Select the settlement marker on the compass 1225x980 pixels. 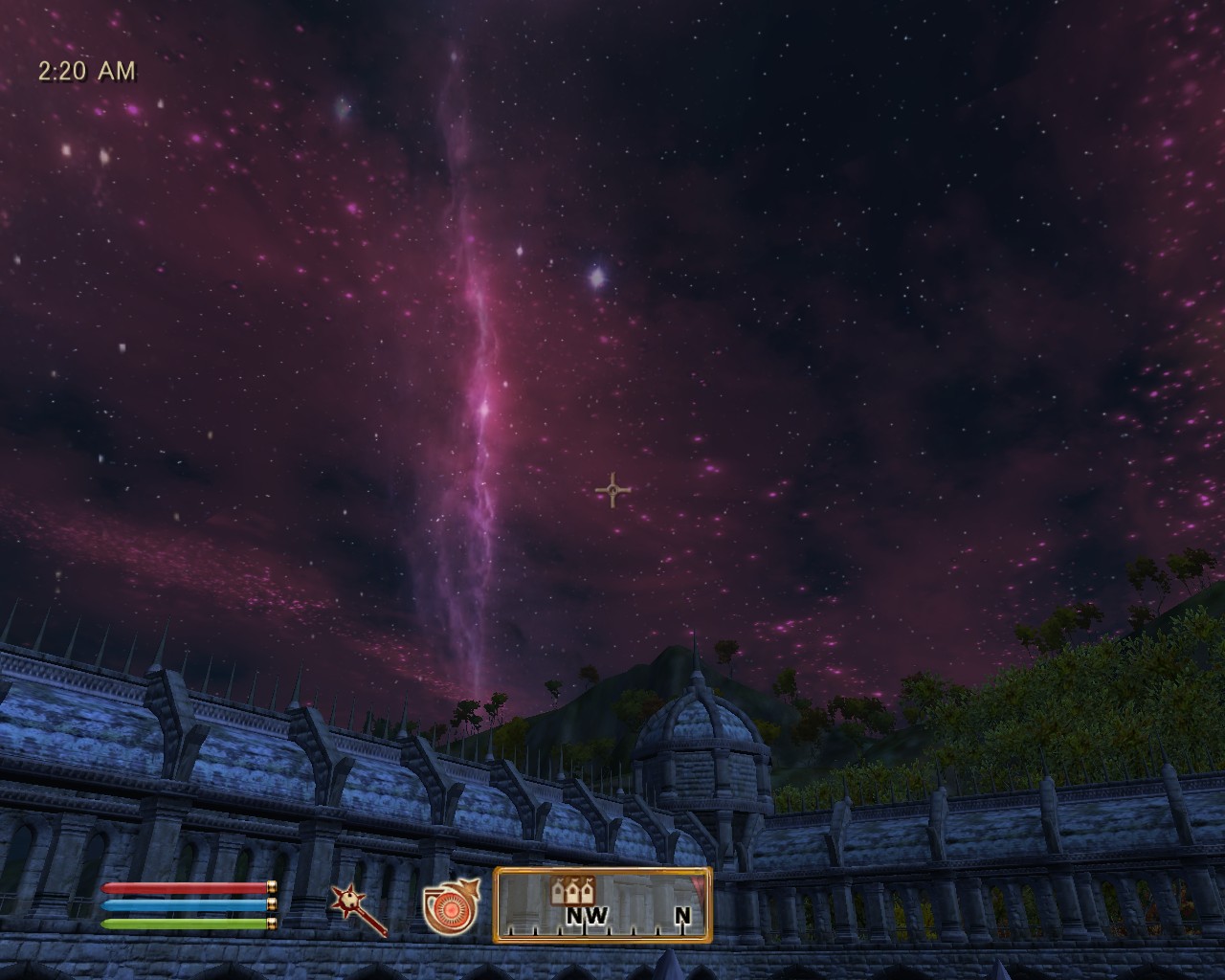point(573,891)
